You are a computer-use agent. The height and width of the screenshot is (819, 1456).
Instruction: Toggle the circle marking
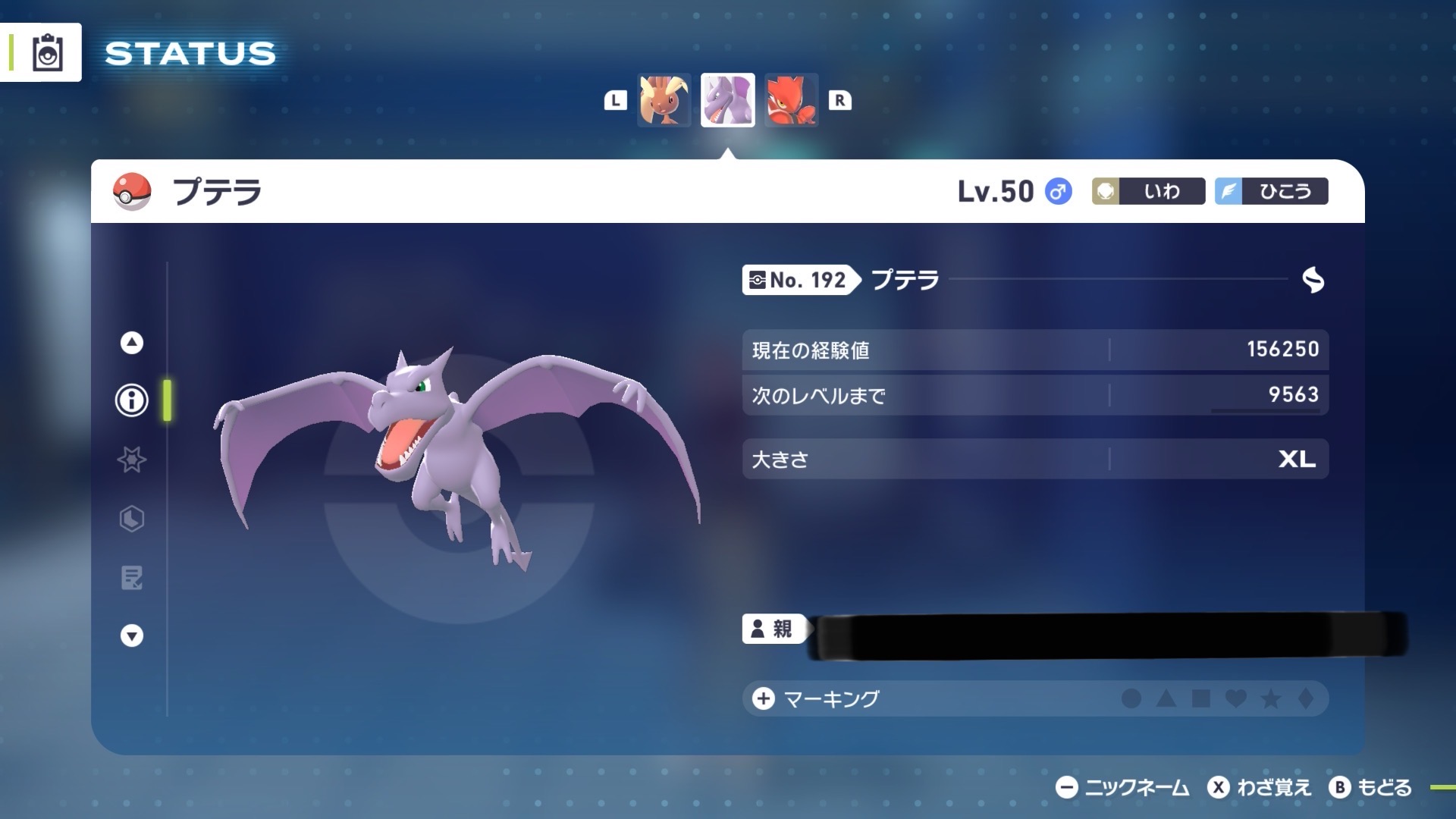click(1131, 698)
